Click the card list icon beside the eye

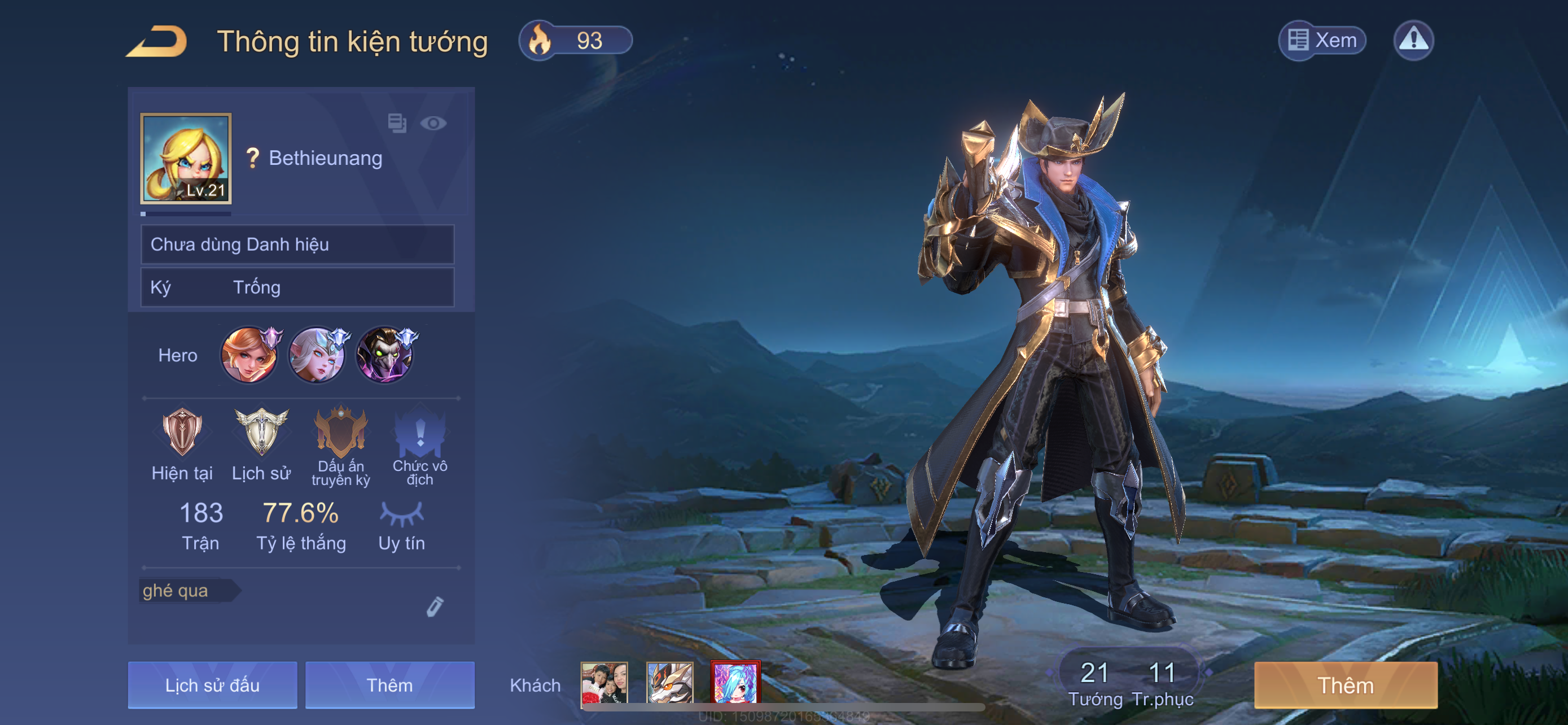[397, 123]
